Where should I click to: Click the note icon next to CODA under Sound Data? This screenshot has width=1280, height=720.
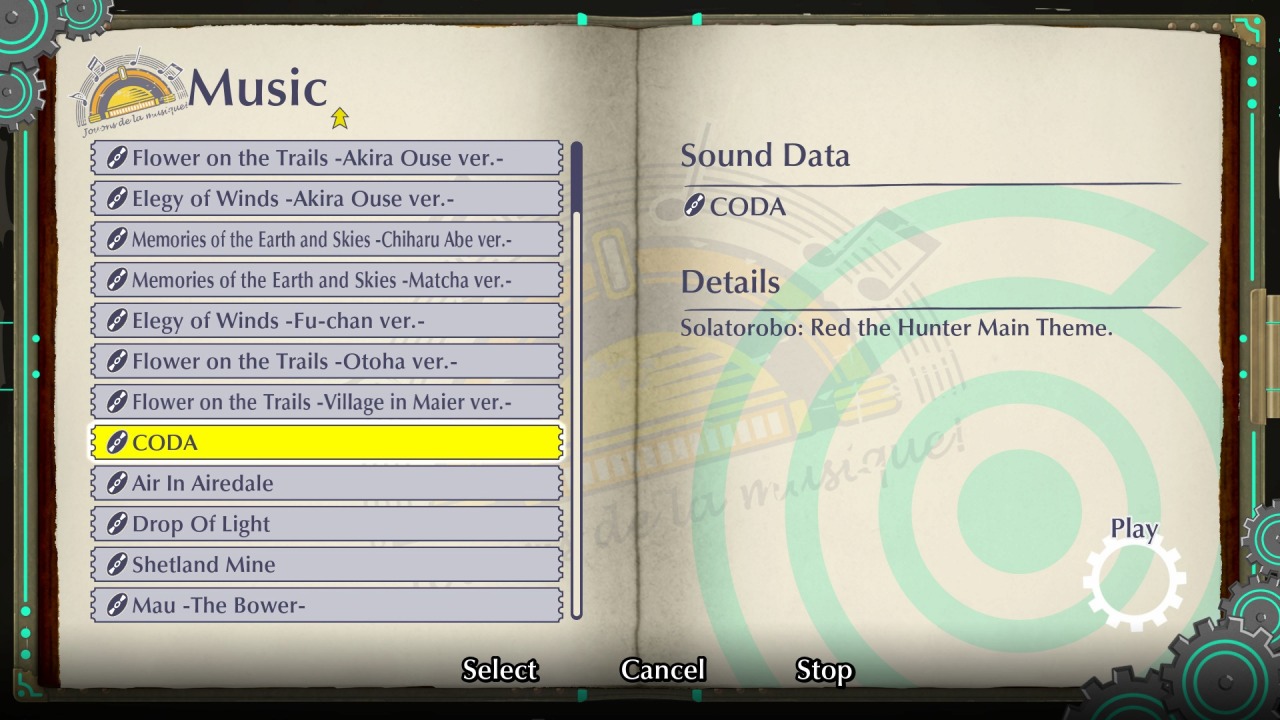click(x=694, y=207)
